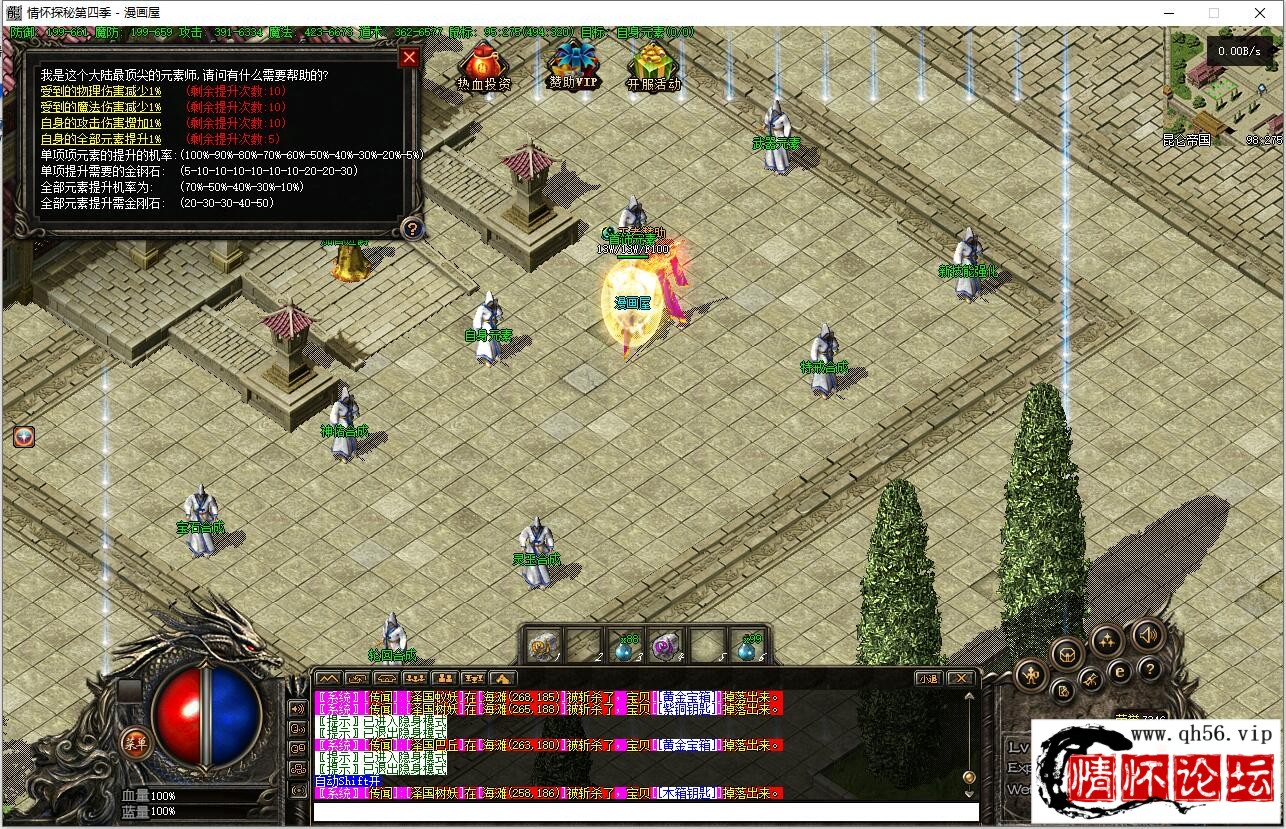The image size is (1286, 829).
Task: Click the minimap in the corner
Action: tap(1222, 88)
